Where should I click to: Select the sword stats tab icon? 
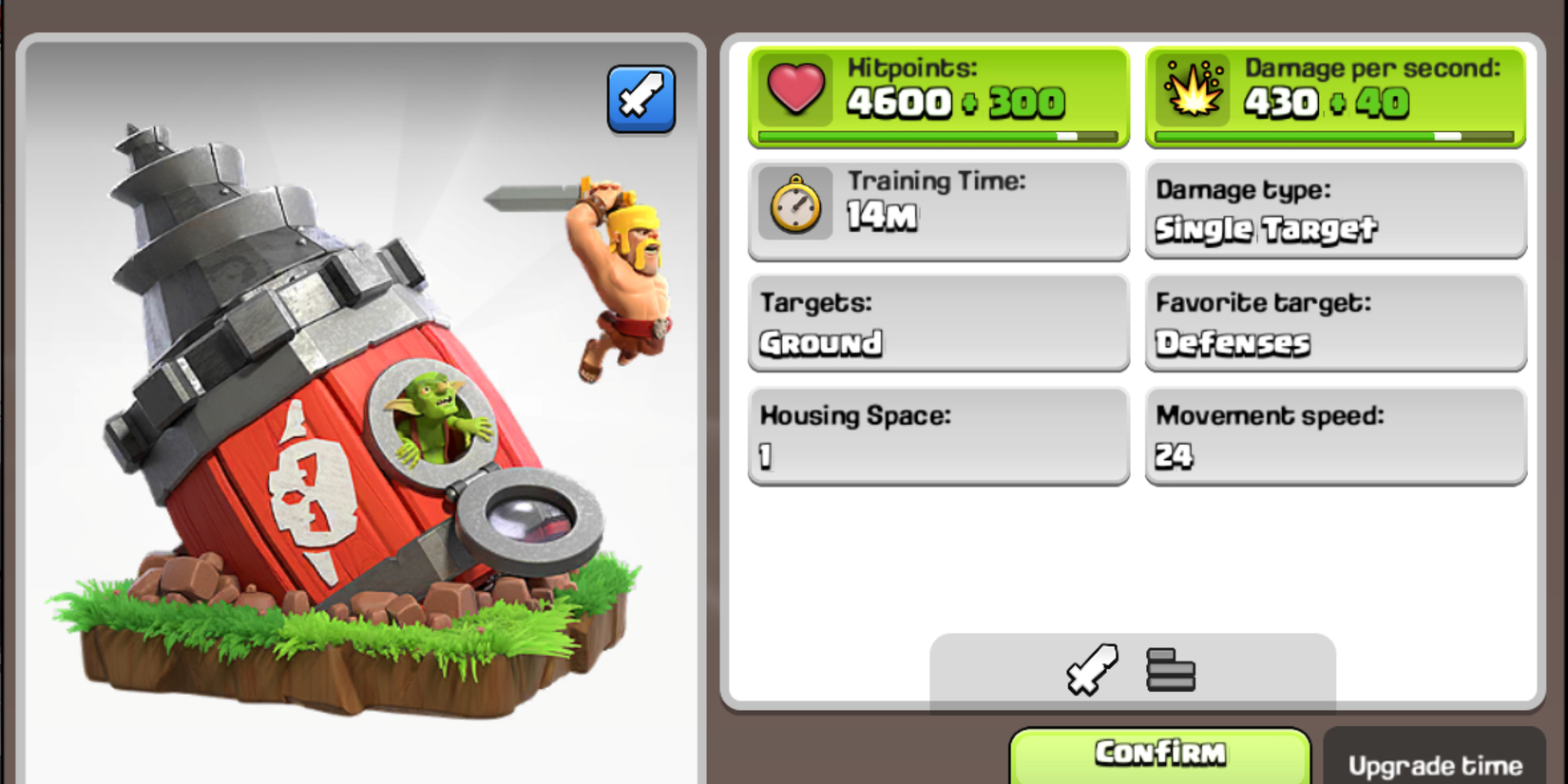1091,669
